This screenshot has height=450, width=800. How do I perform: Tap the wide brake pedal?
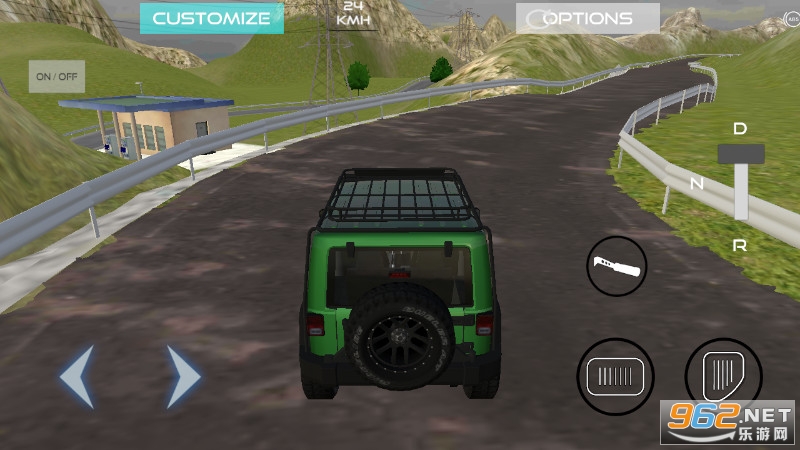click(x=615, y=377)
